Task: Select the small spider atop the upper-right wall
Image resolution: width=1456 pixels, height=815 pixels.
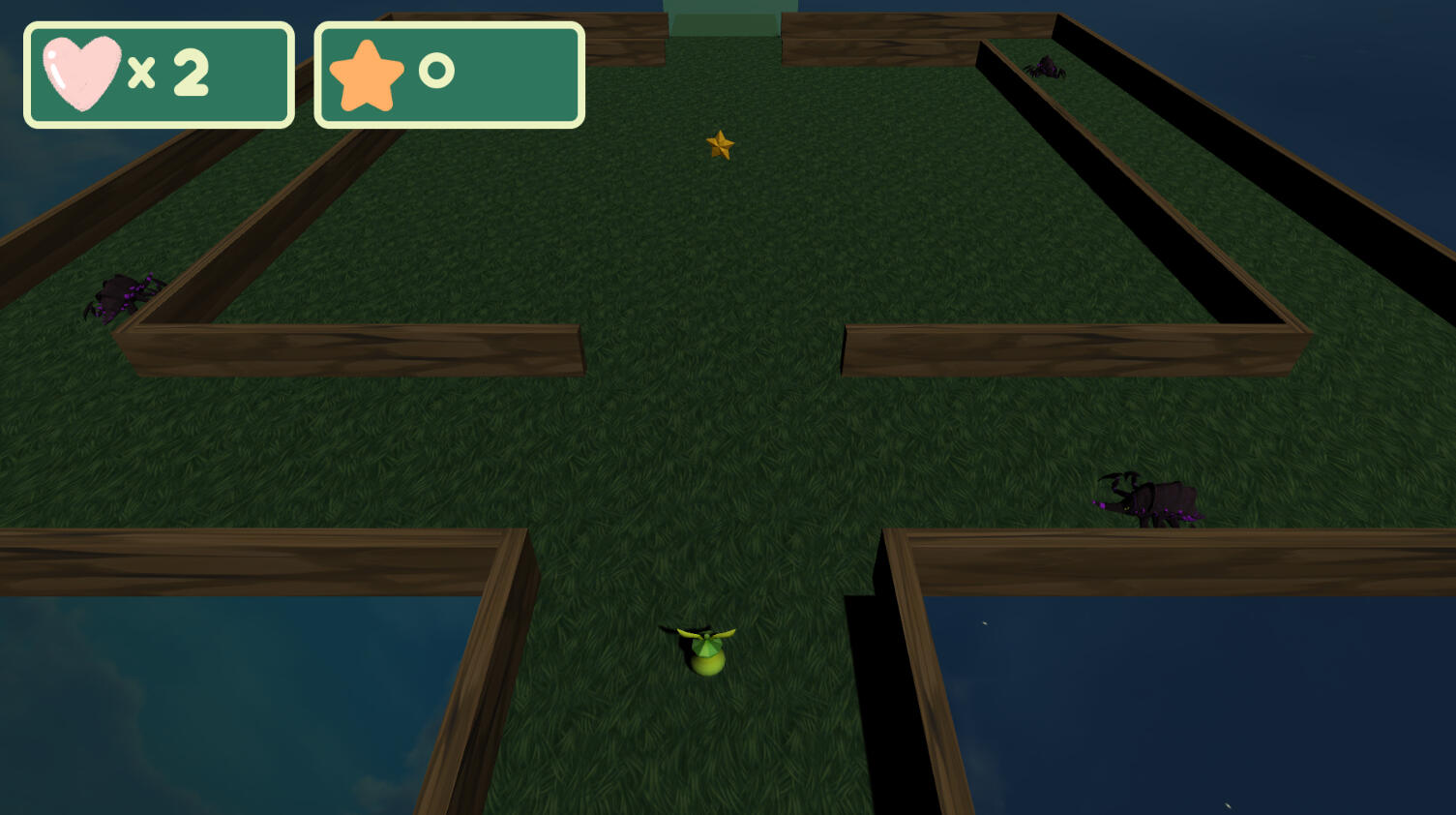Action: (1047, 68)
